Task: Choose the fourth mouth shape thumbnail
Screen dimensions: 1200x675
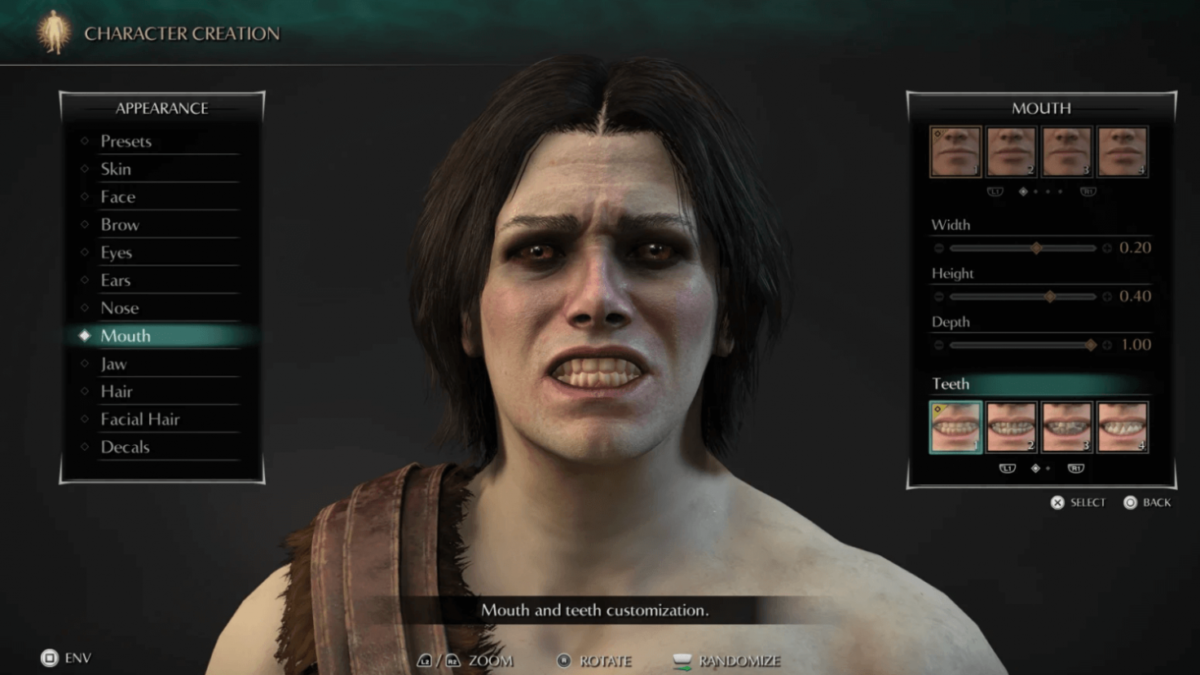Action: 1122,152
